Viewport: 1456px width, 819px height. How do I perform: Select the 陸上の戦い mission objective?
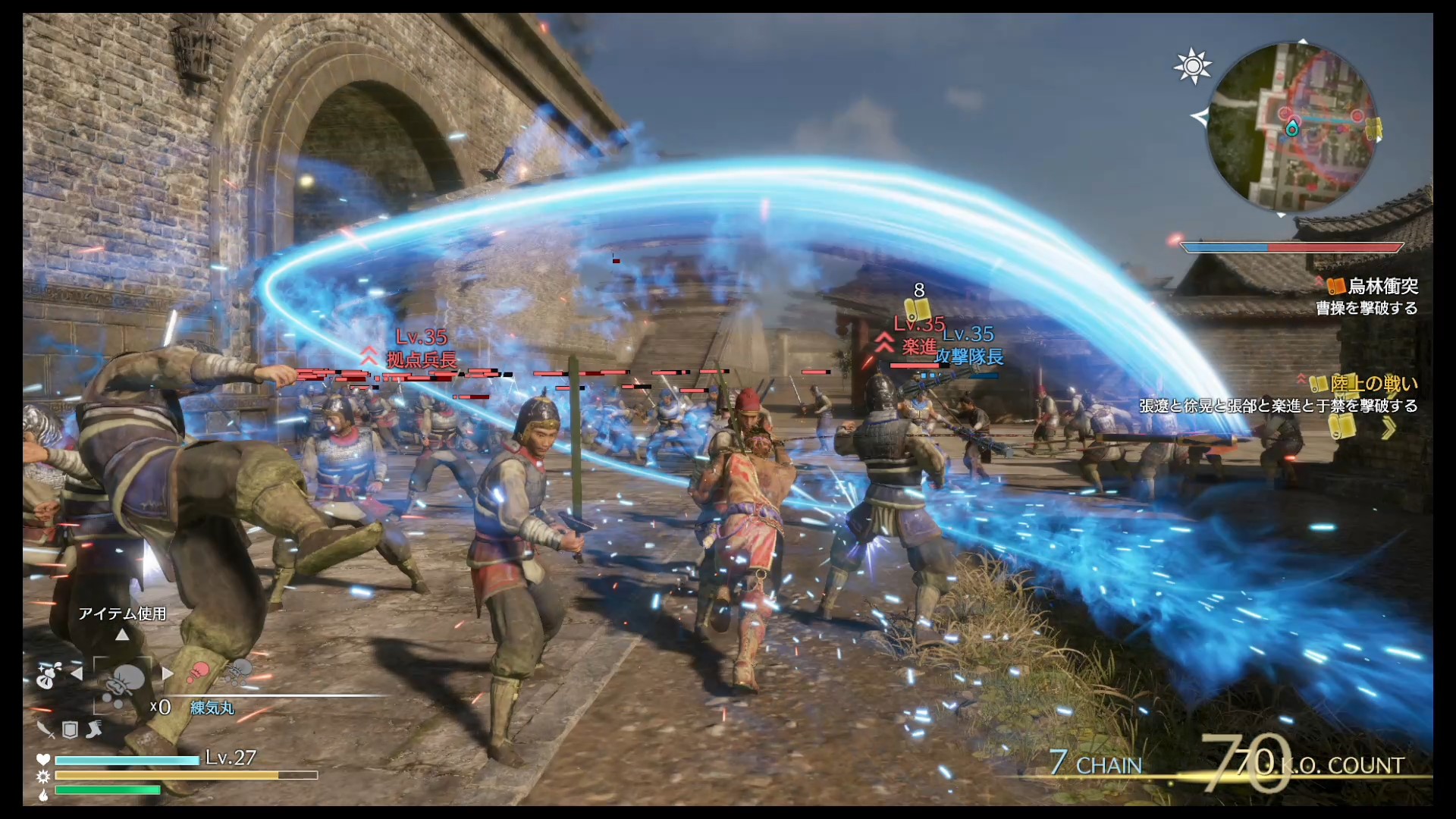click(1373, 384)
